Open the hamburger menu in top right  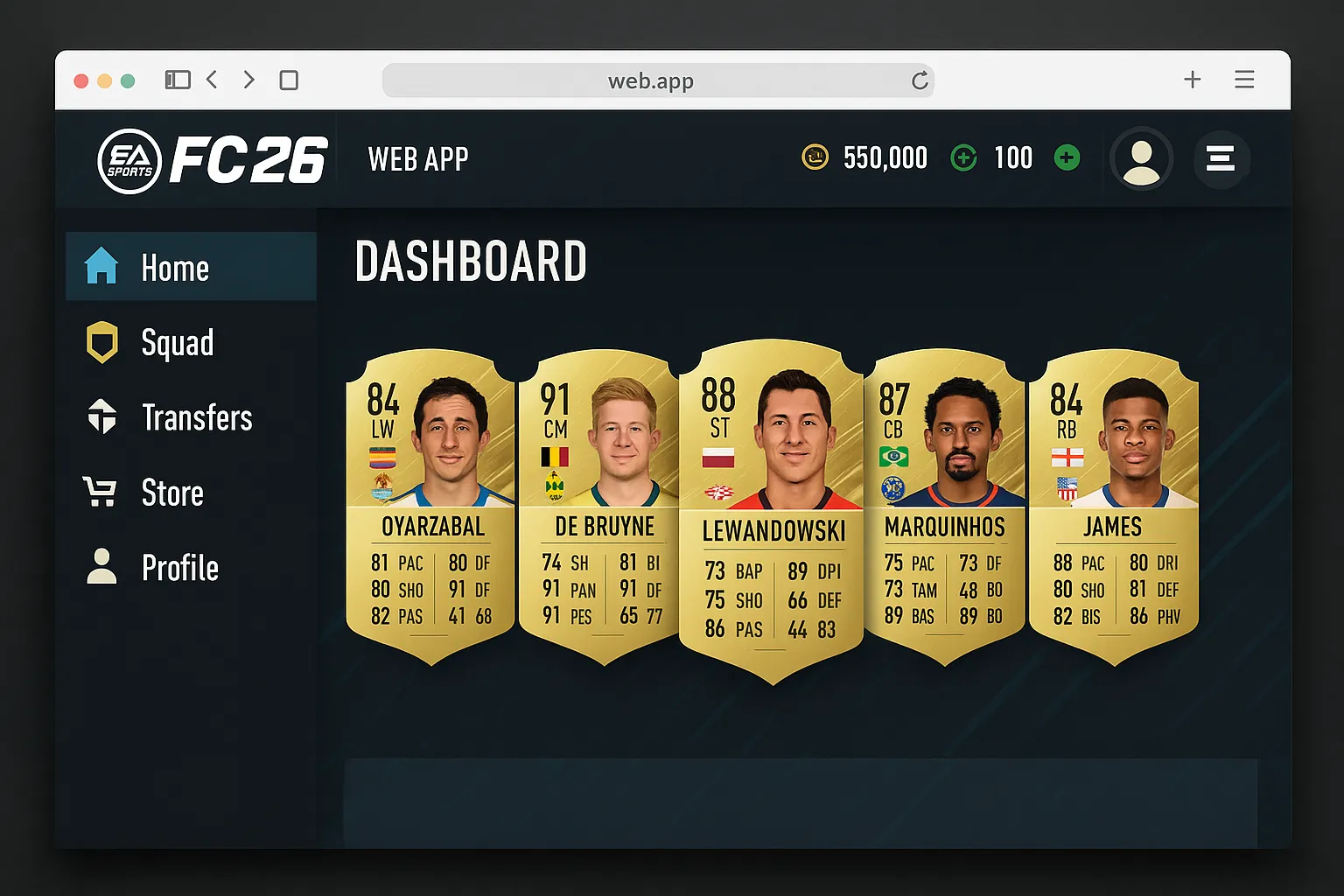1221,159
